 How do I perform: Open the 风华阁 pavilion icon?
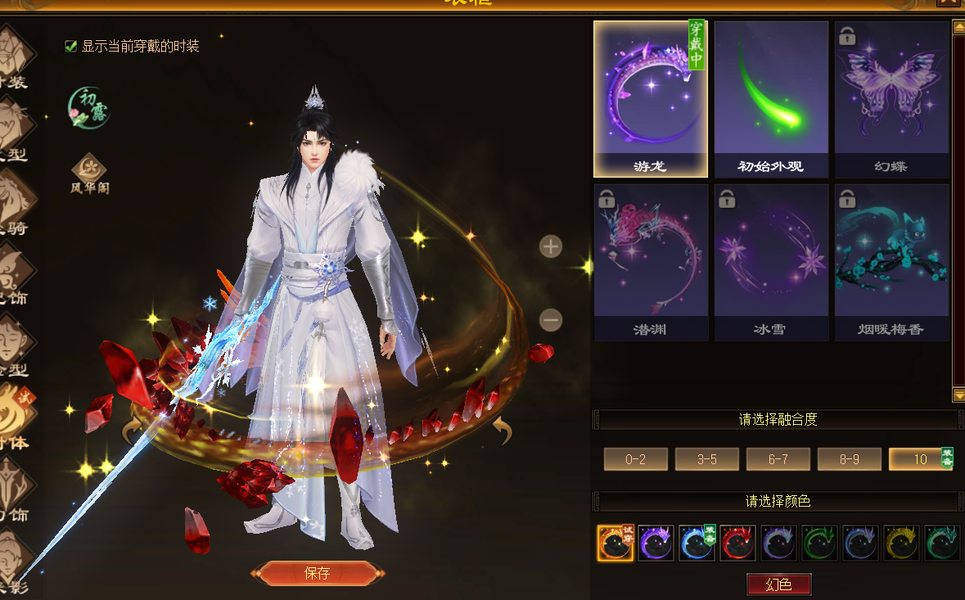89,170
